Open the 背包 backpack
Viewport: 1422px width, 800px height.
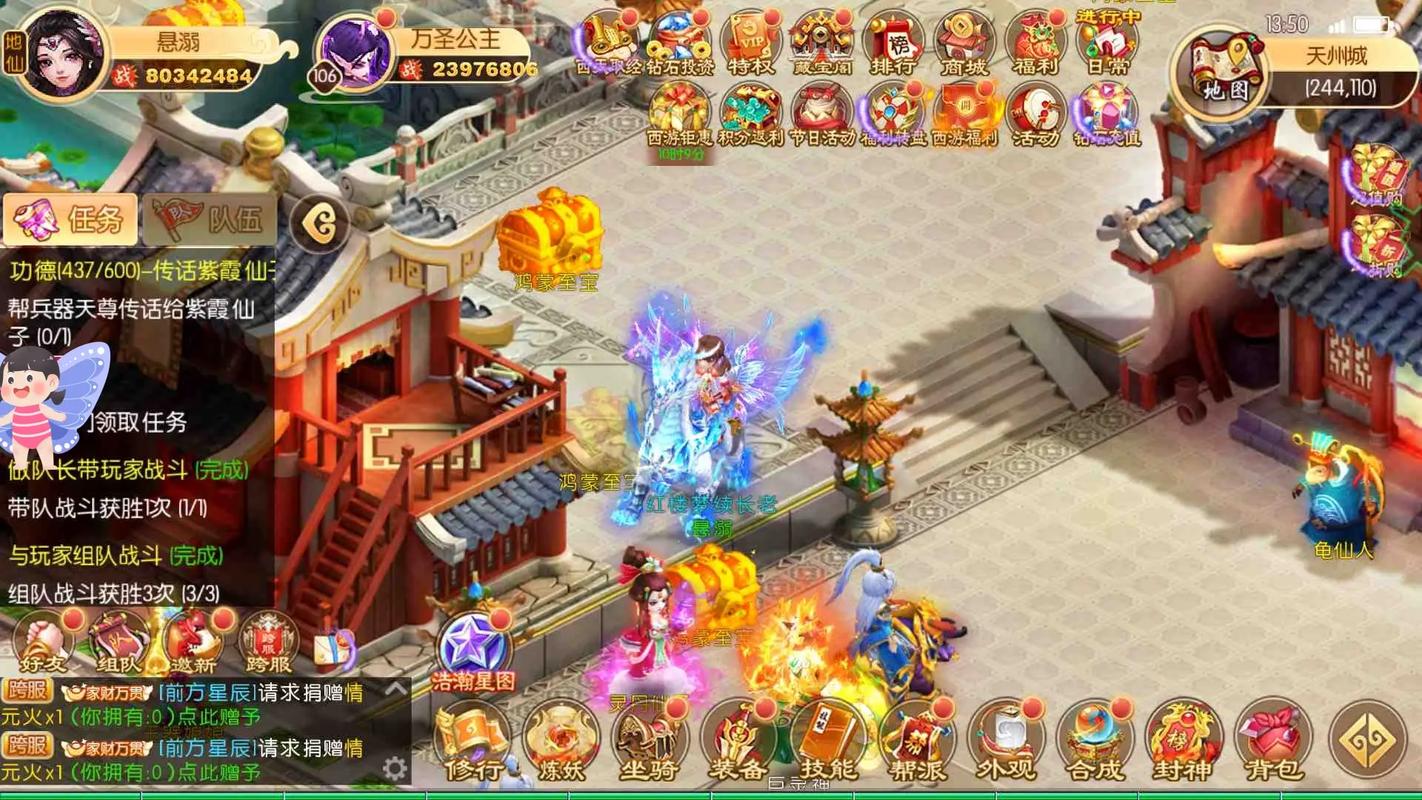(1273, 742)
